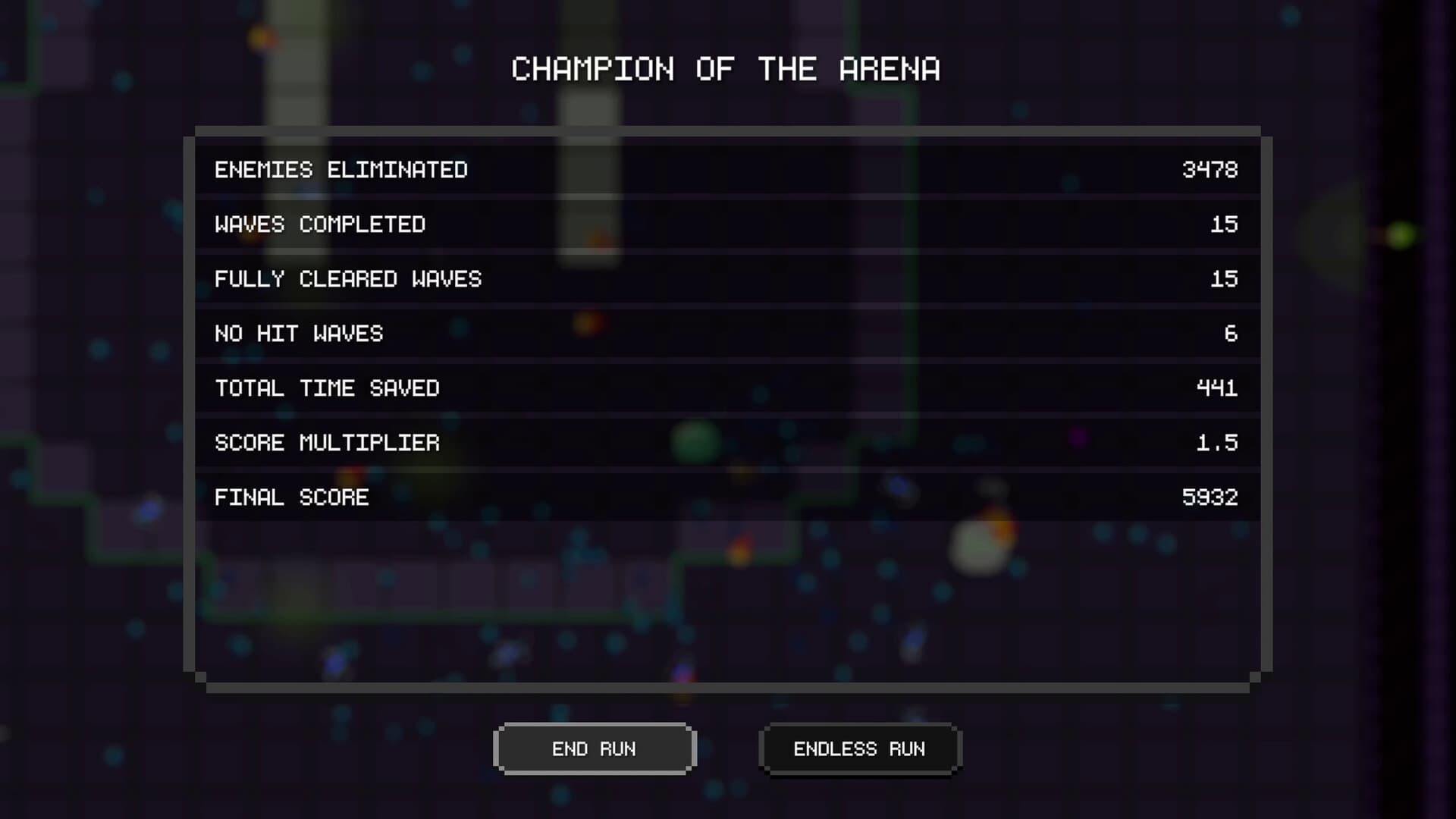Select the 15 waves completed value

[1224, 224]
